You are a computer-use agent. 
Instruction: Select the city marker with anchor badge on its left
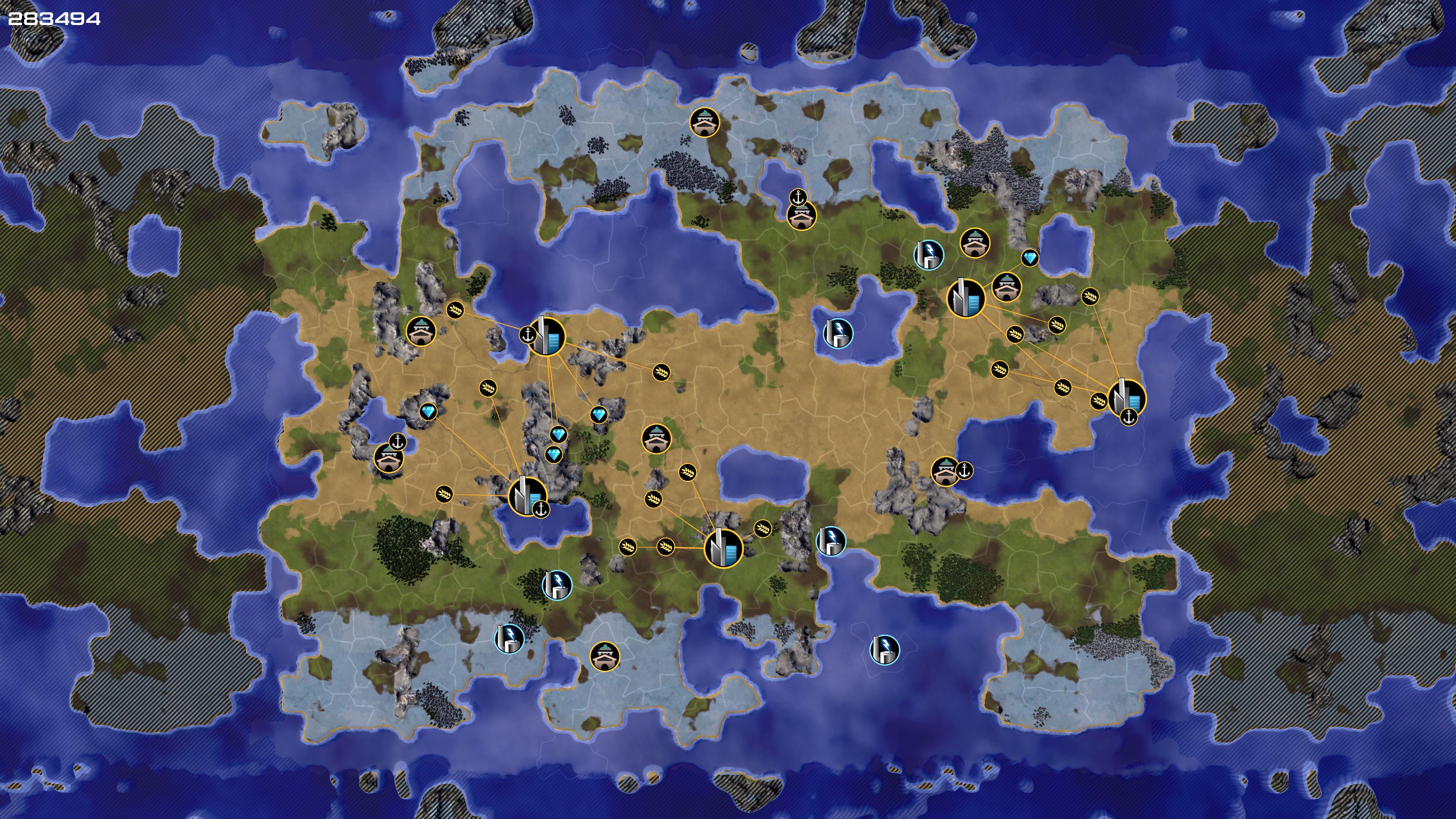coord(546,337)
